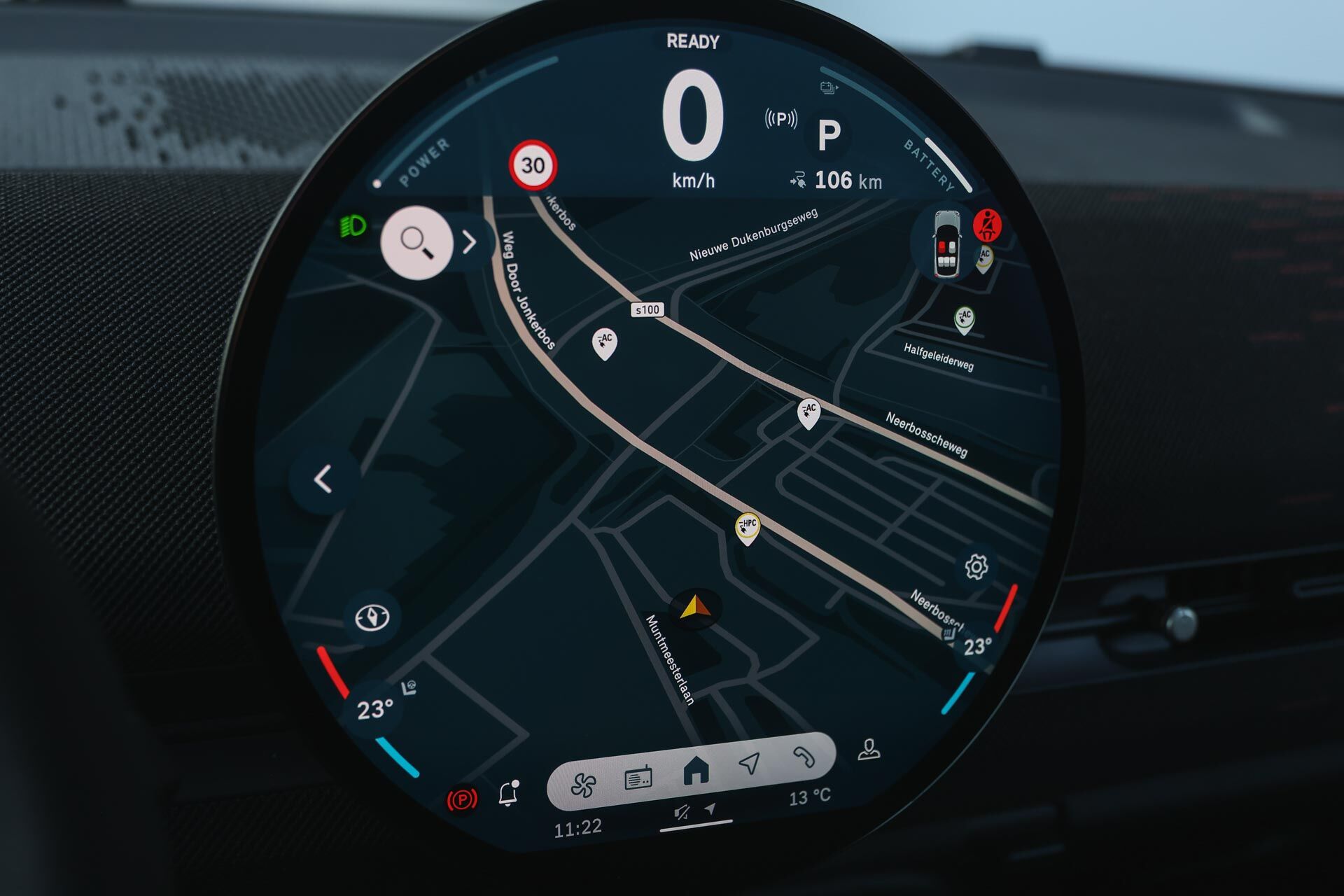Open the phone menu

tap(804, 757)
